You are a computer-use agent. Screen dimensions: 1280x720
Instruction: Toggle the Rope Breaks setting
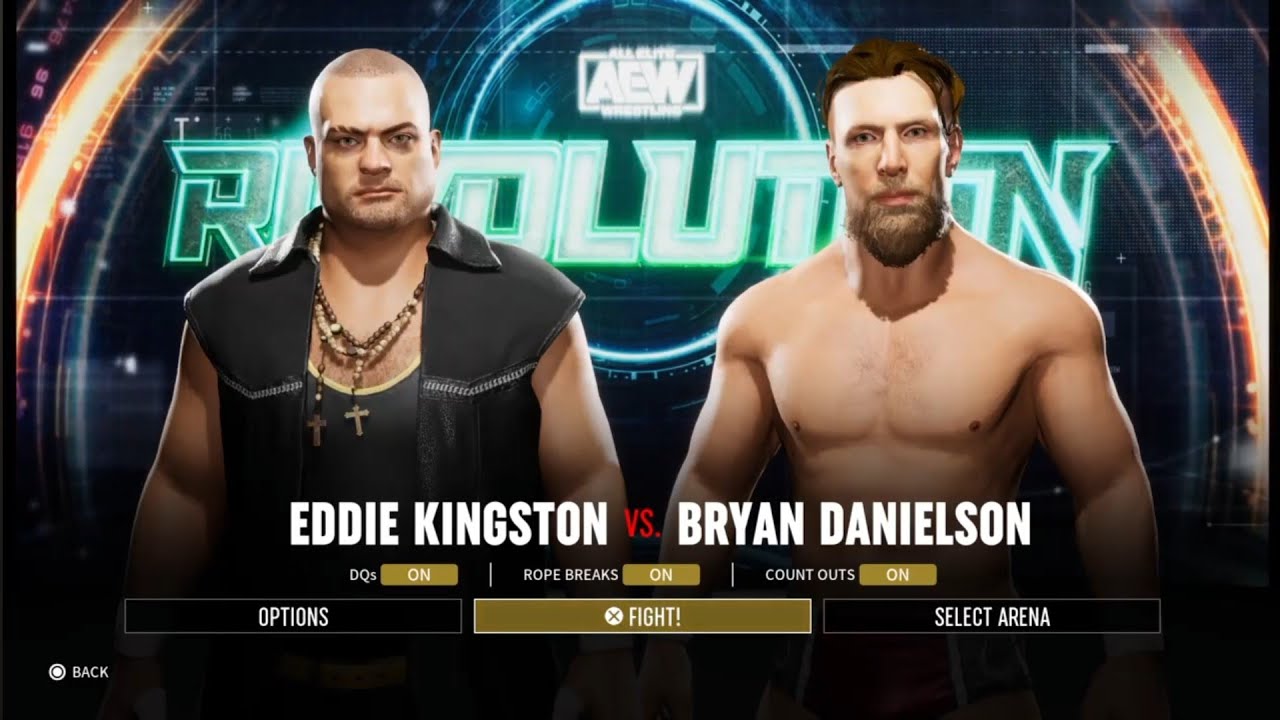[661, 575]
